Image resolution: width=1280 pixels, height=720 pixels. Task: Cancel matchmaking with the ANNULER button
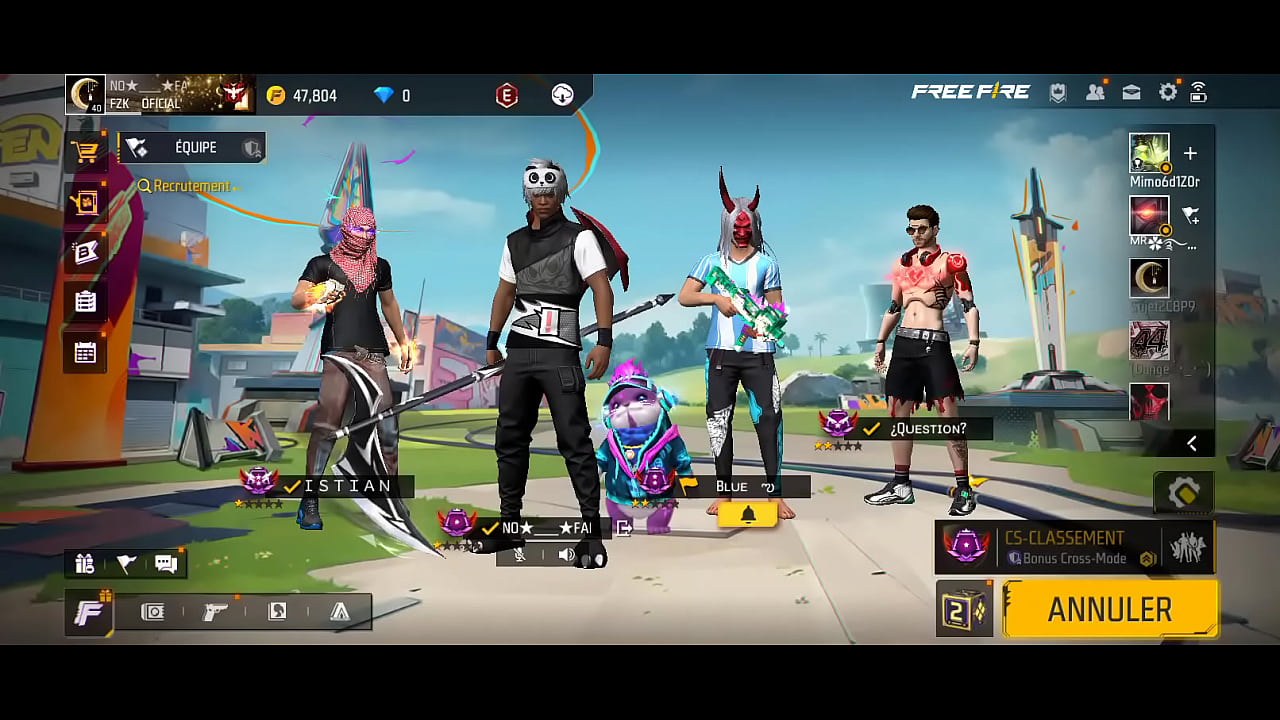pos(1110,609)
